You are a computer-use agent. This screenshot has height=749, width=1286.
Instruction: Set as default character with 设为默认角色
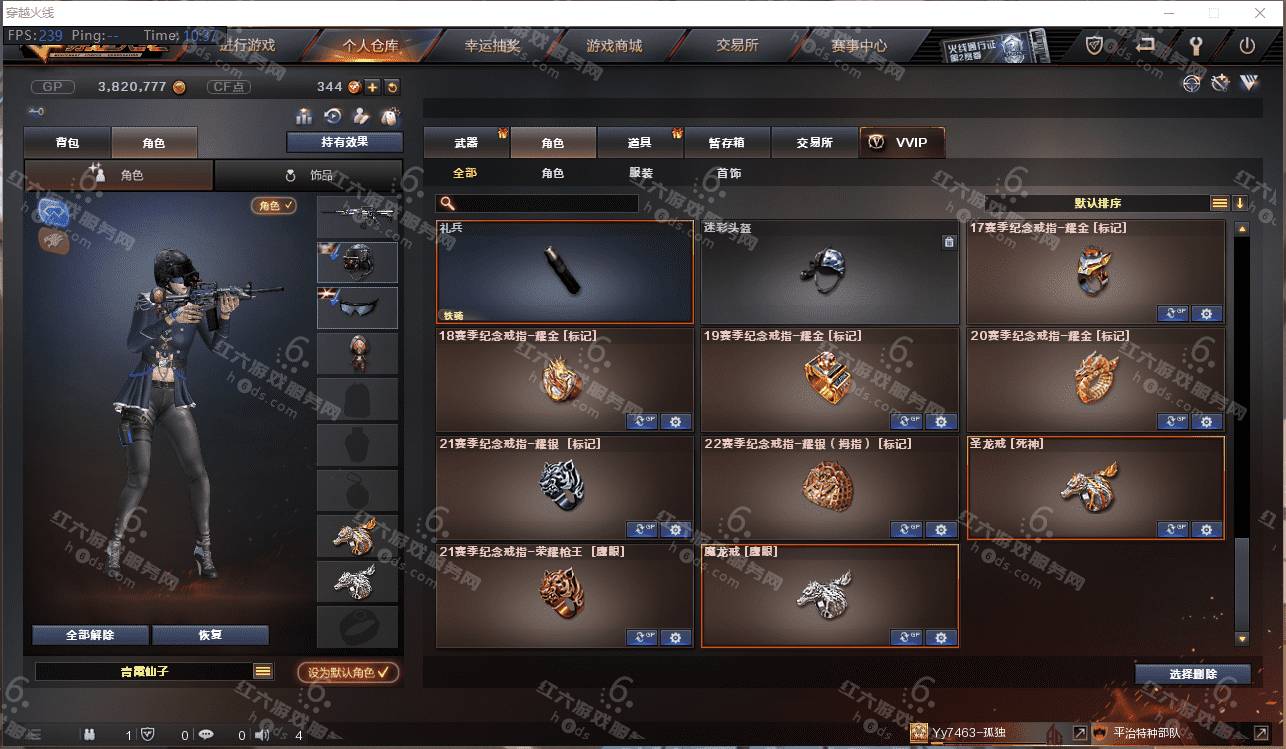tap(348, 673)
